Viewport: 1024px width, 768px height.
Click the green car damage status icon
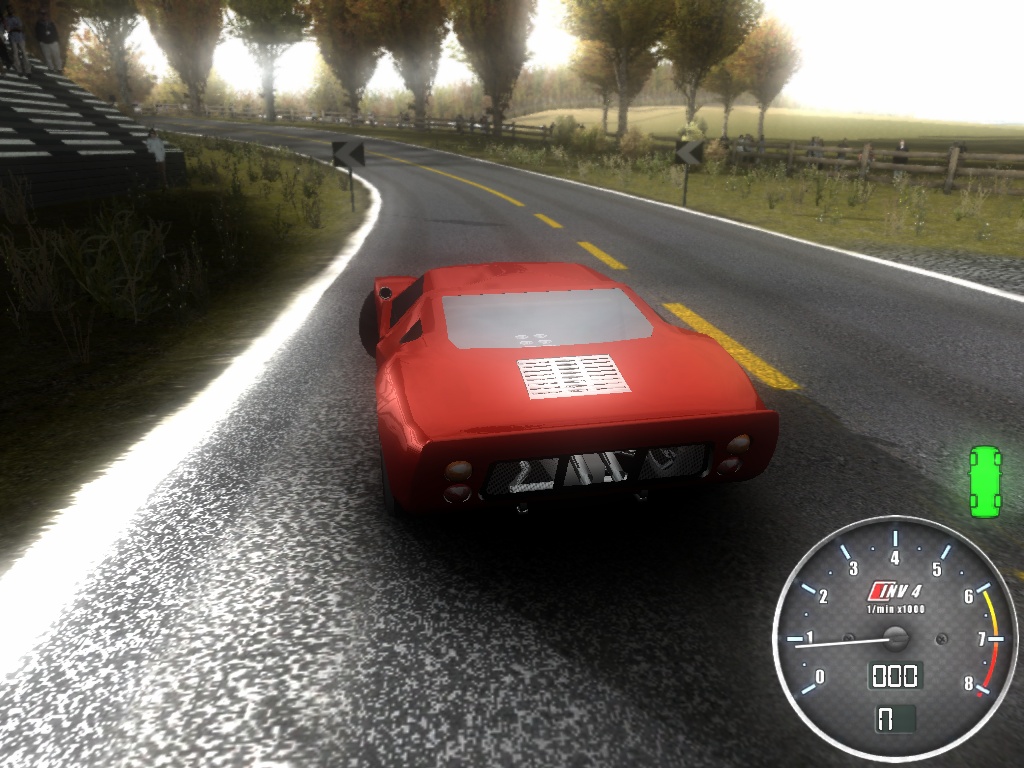point(985,482)
